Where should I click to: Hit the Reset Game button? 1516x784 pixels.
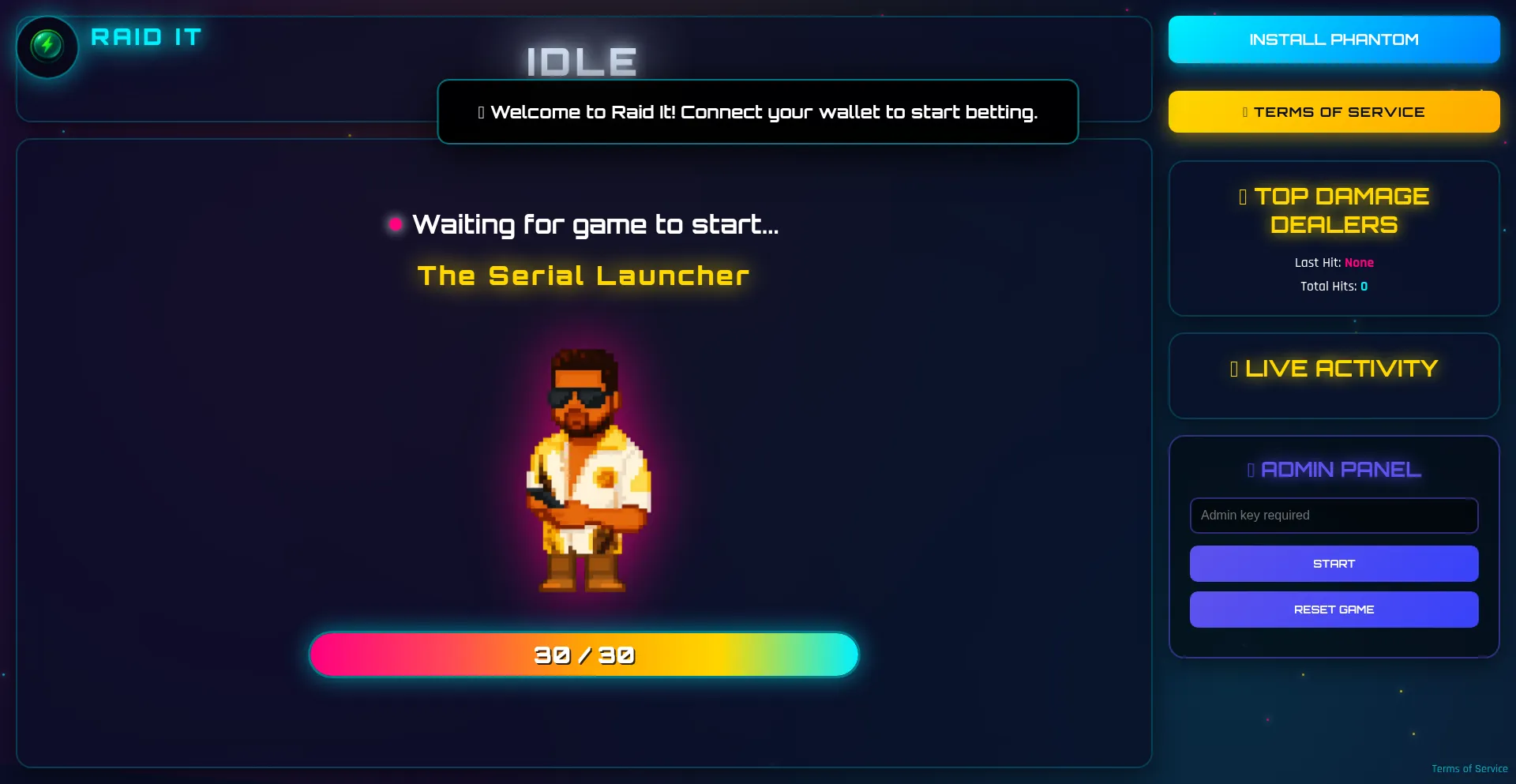[x=1334, y=610]
